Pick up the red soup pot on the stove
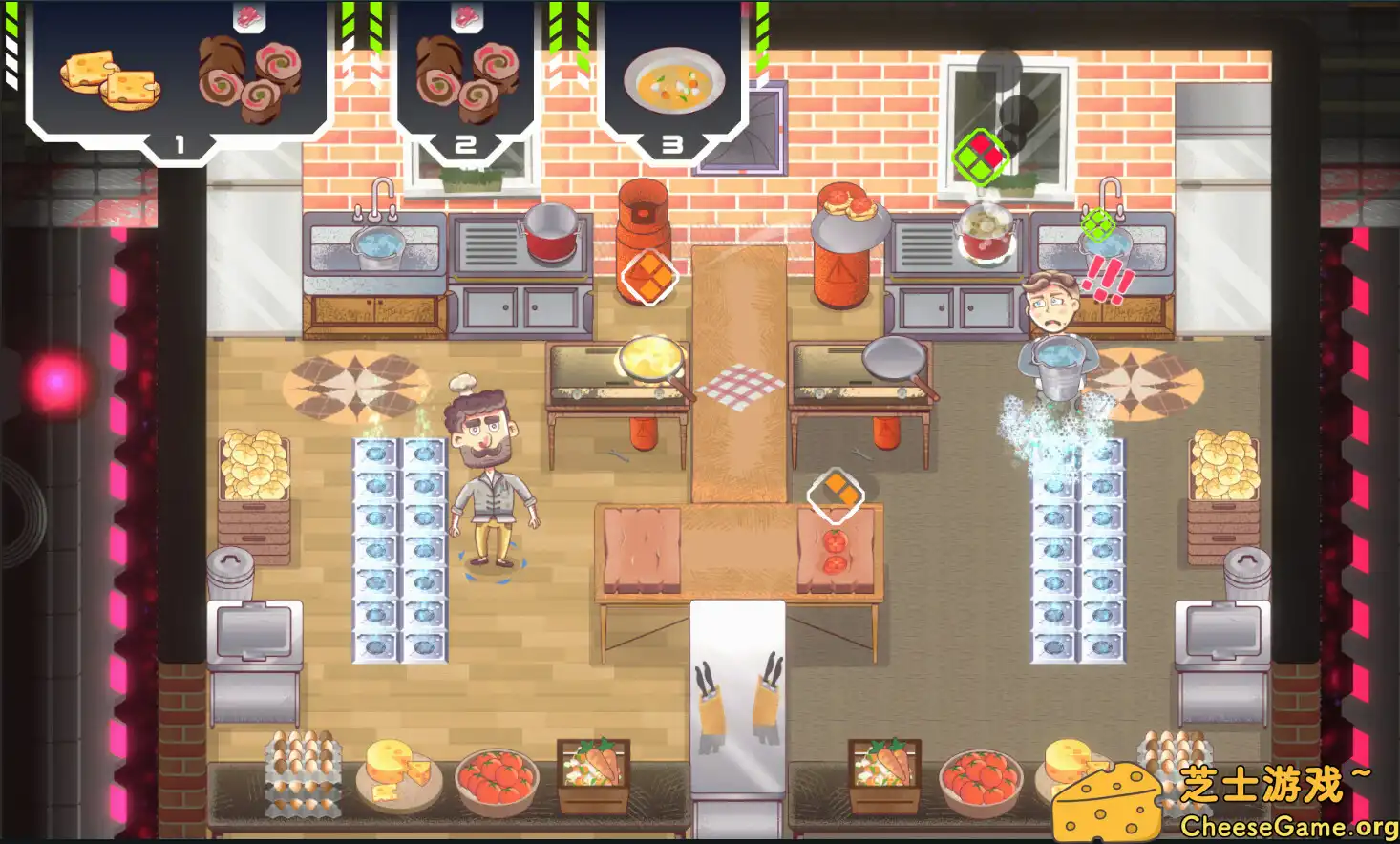The width and height of the screenshot is (1400, 844). click(x=549, y=234)
